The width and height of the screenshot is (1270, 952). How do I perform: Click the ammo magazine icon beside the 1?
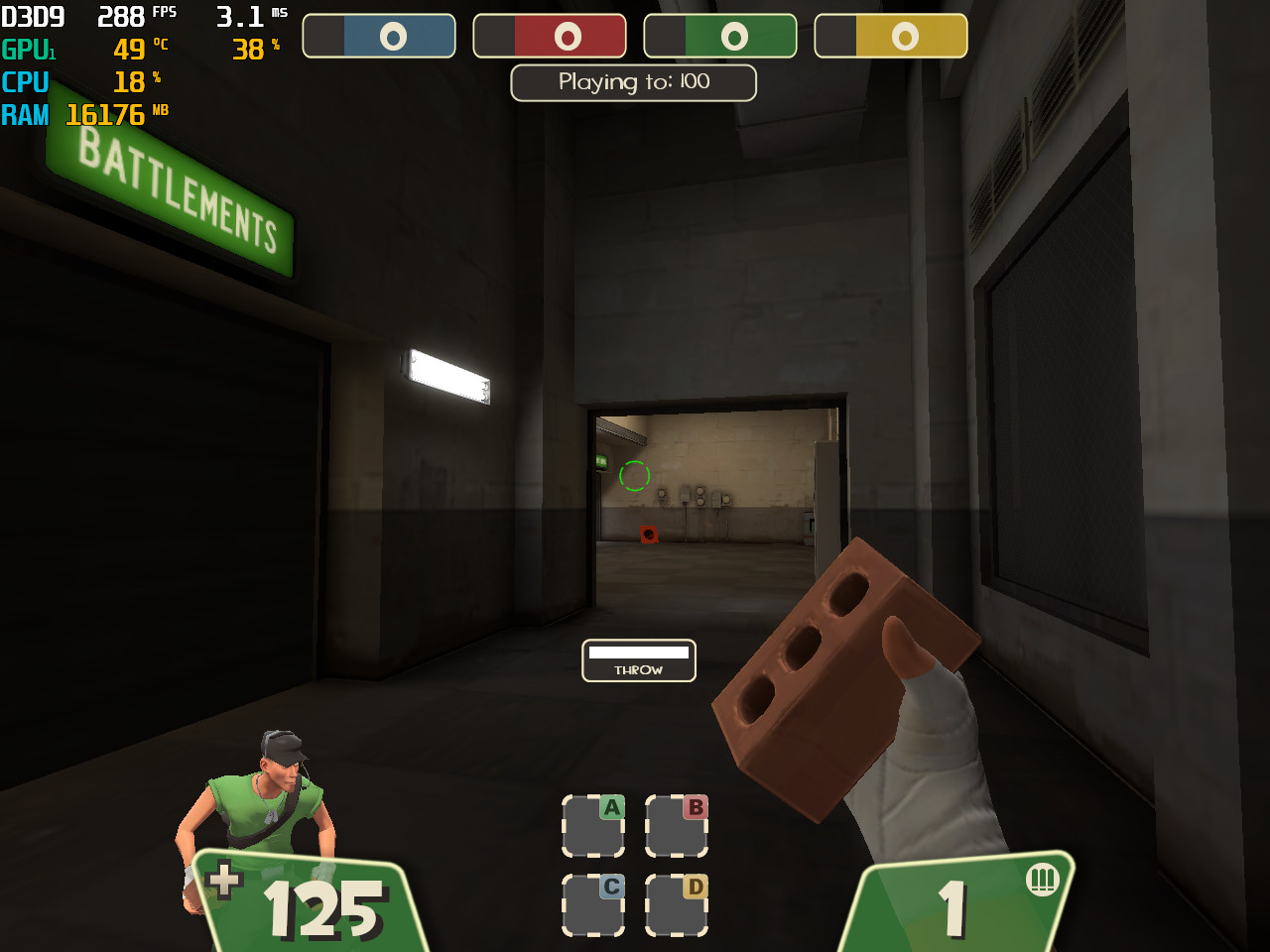click(1043, 881)
